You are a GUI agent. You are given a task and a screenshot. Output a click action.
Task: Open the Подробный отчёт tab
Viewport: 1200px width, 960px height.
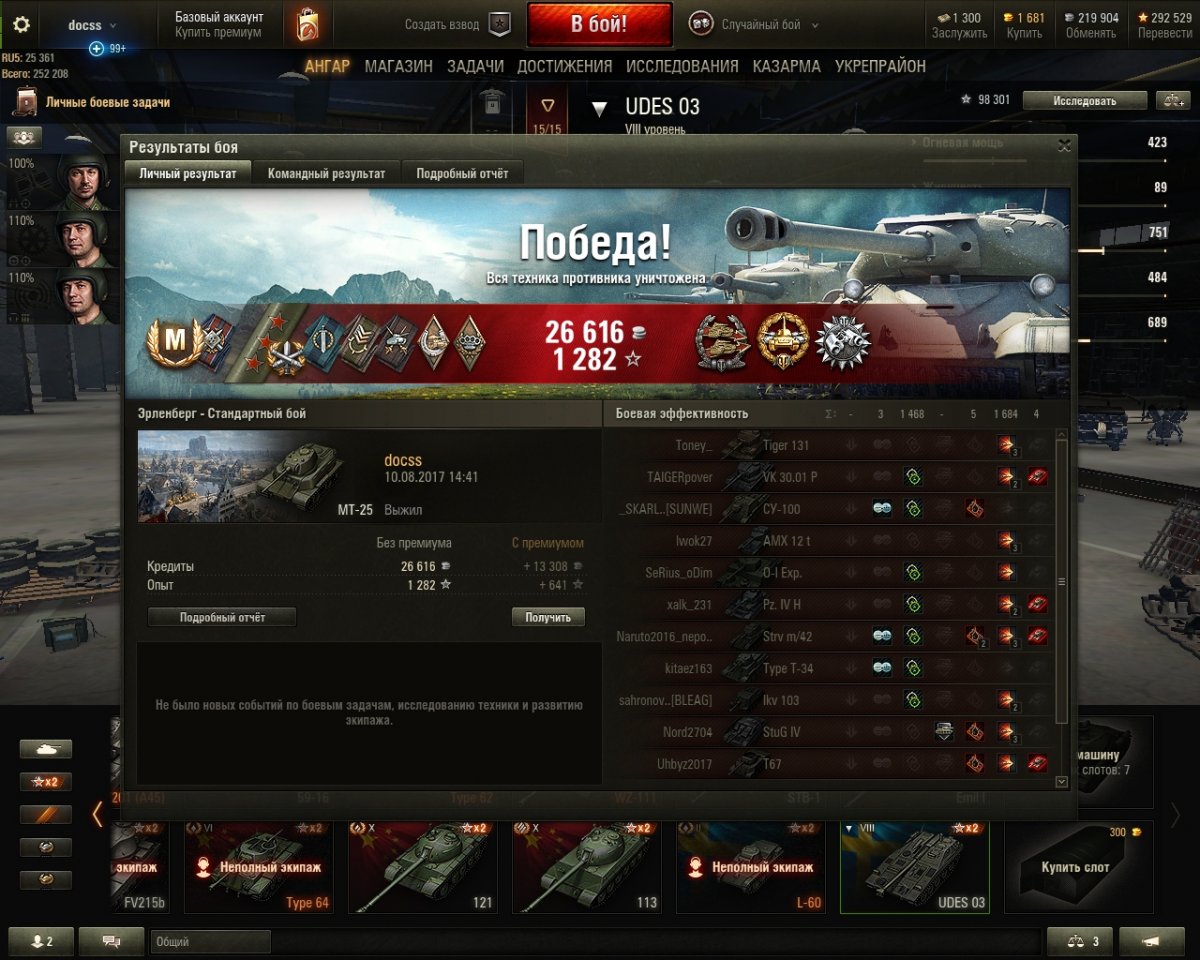pyautogui.click(x=462, y=173)
